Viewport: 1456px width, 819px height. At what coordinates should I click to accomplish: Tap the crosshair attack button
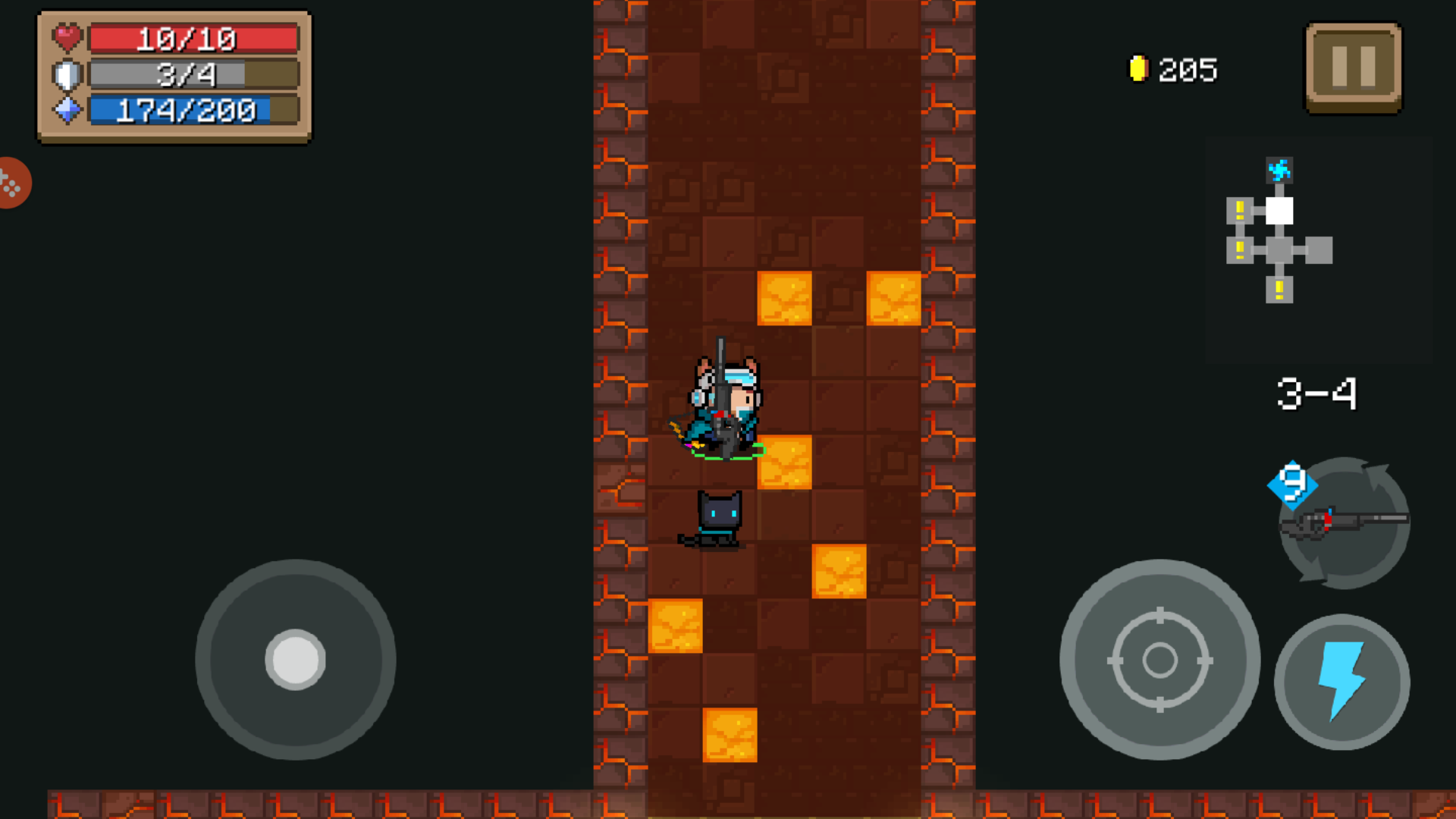1159,659
